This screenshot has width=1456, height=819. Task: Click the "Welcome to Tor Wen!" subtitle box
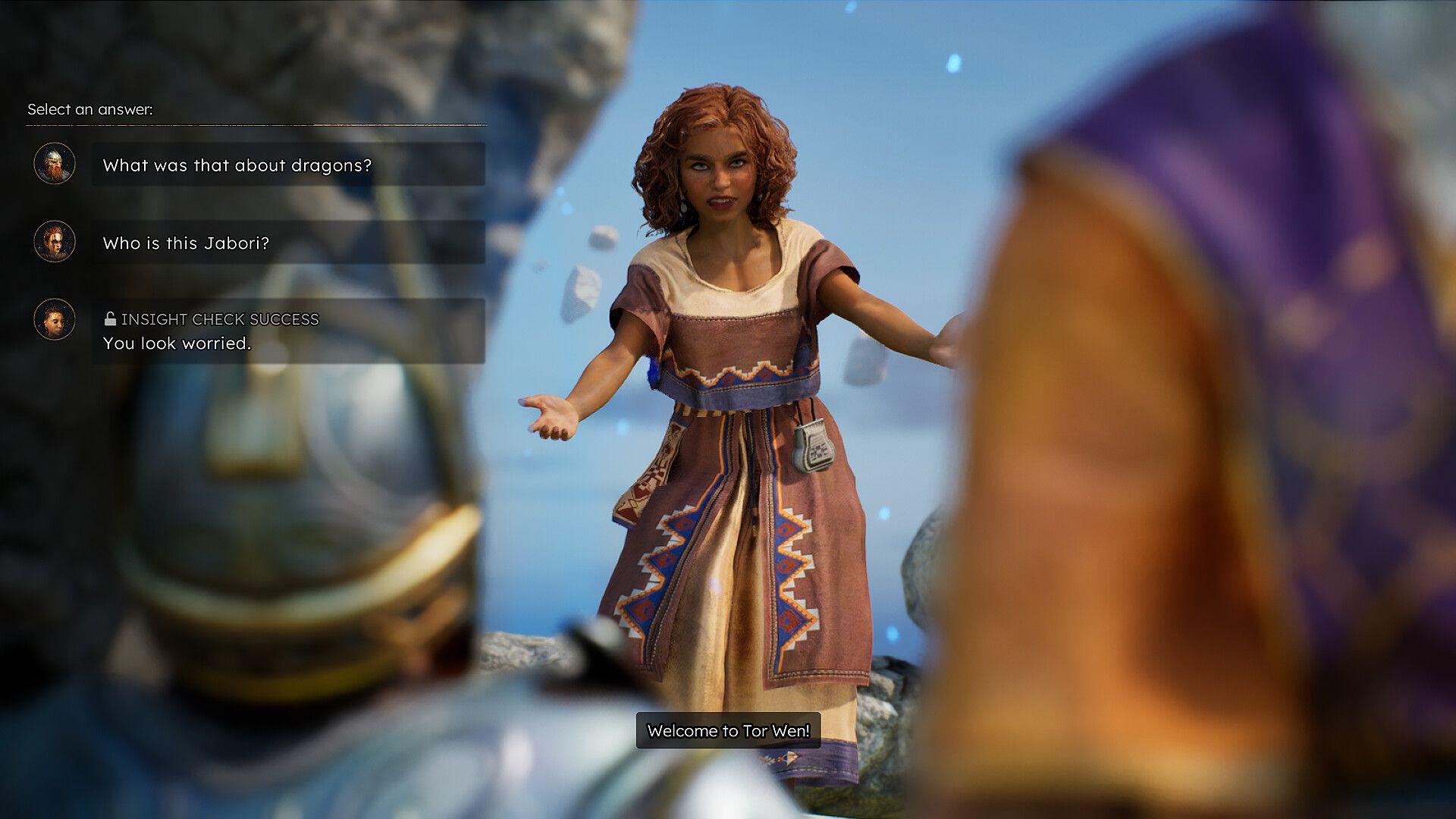[x=730, y=732]
